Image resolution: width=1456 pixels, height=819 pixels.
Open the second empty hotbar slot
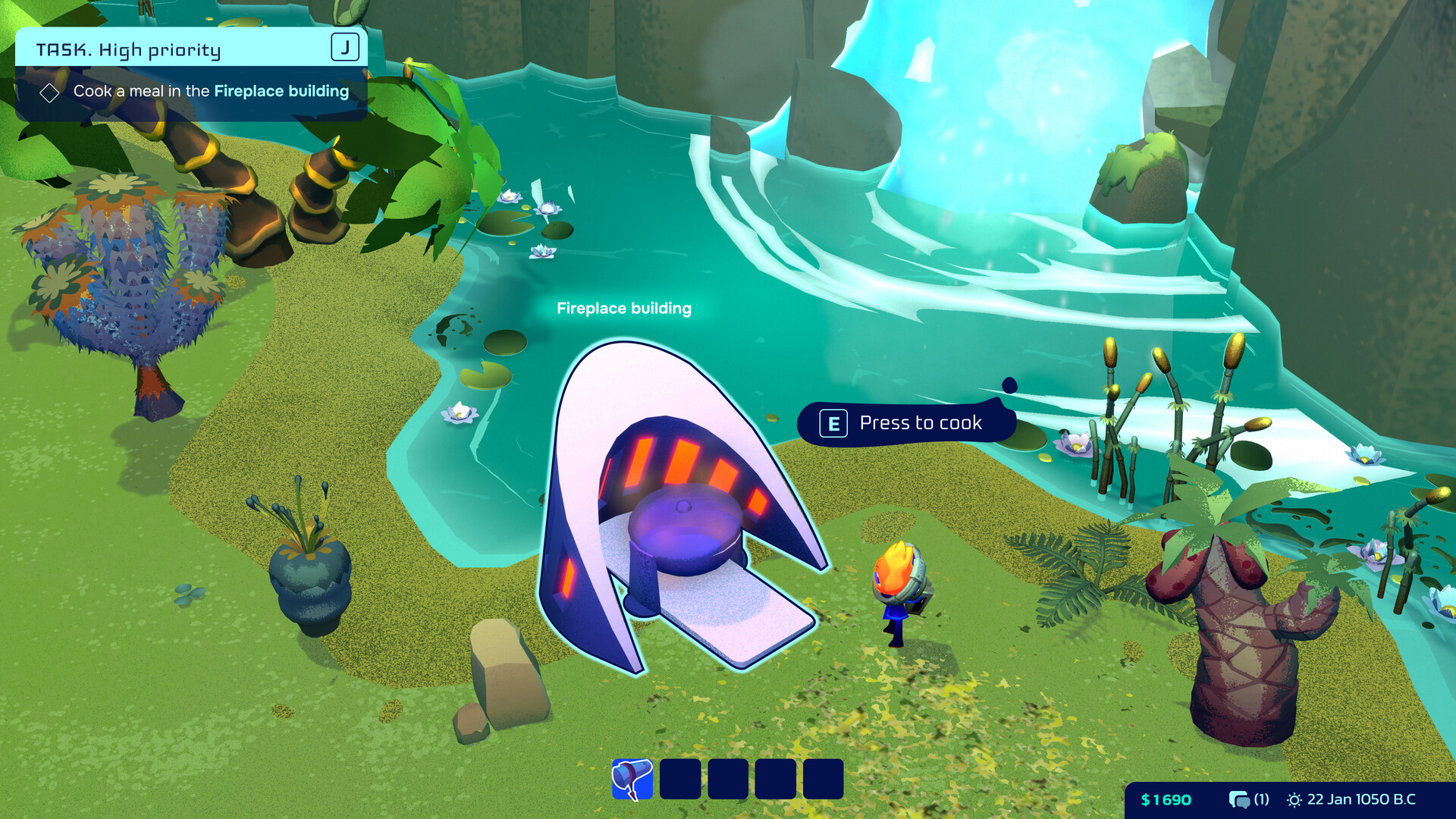pos(680,778)
